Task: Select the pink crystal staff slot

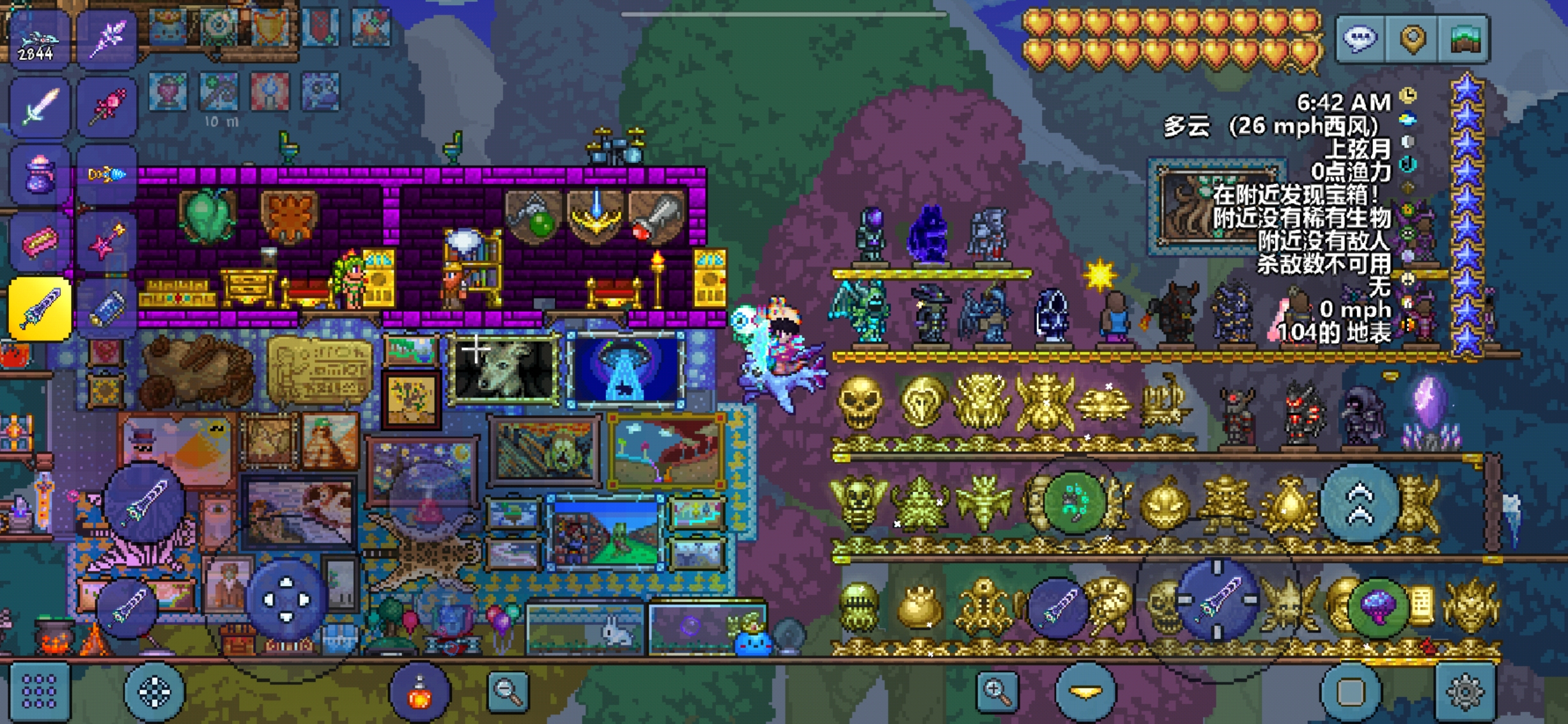Action: coord(106,107)
